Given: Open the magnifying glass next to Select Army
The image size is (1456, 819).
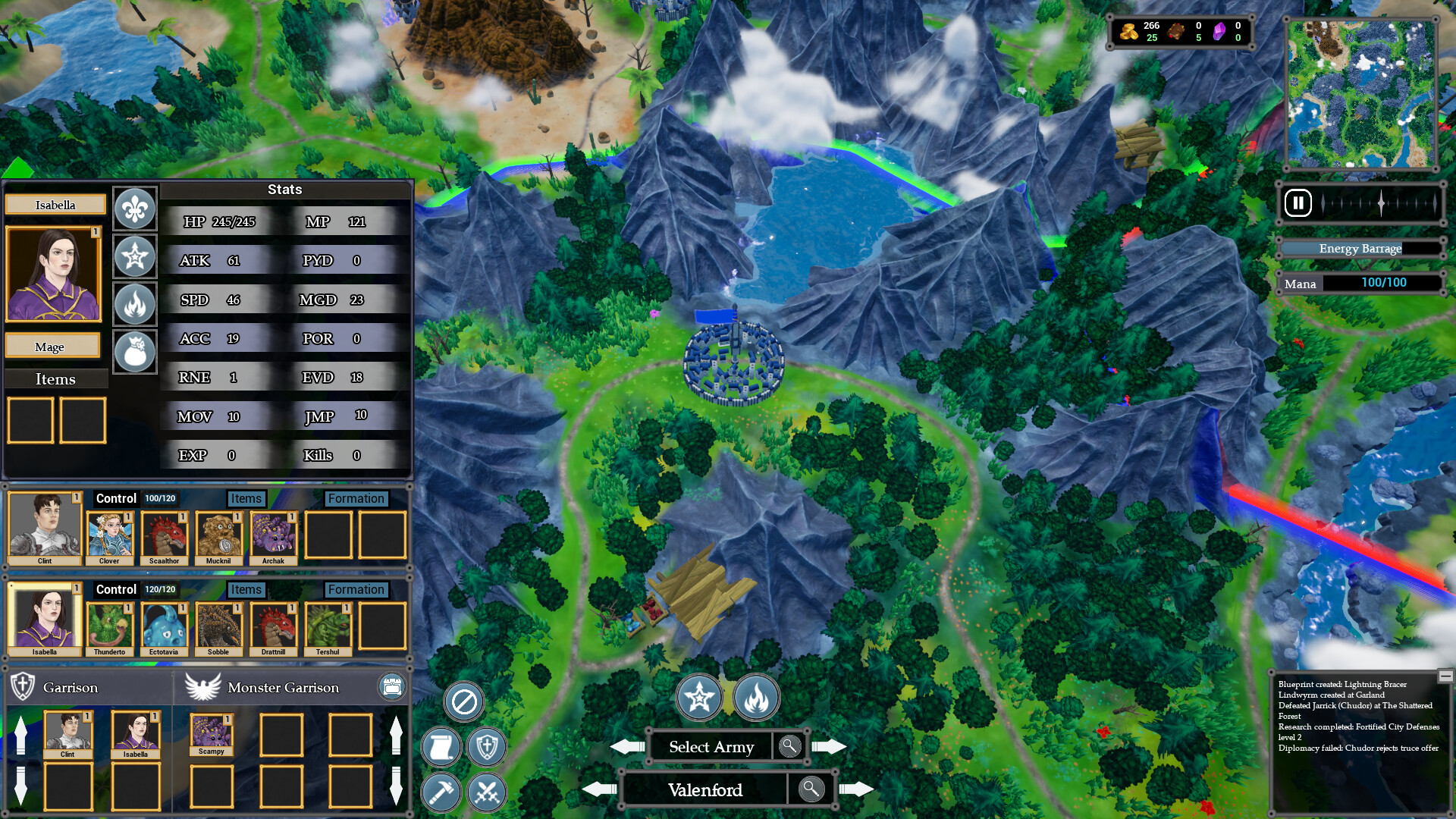Looking at the screenshot, I should coord(789,747).
